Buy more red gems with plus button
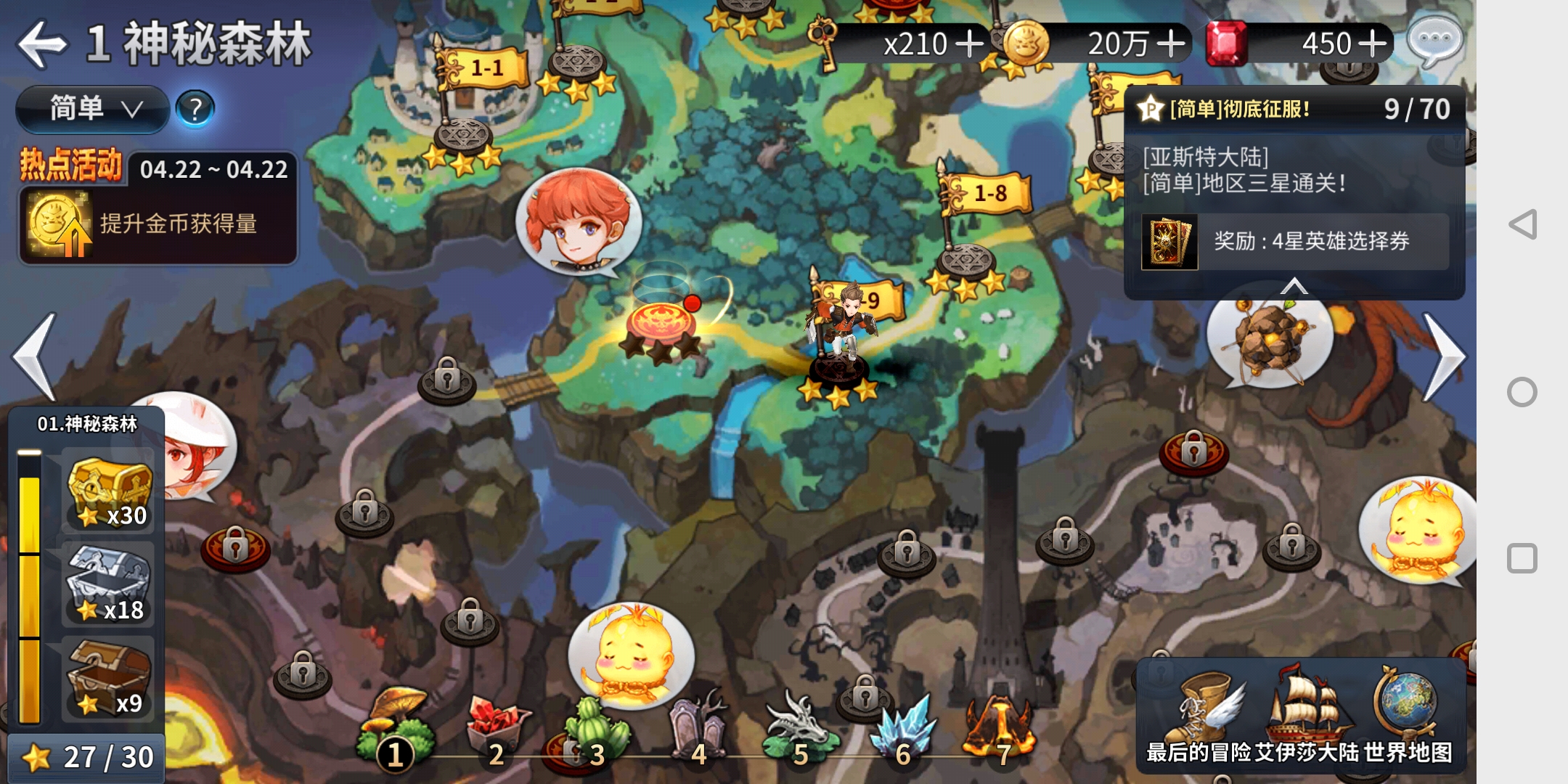Screen dimensions: 1568x784 tap(1372, 44)
